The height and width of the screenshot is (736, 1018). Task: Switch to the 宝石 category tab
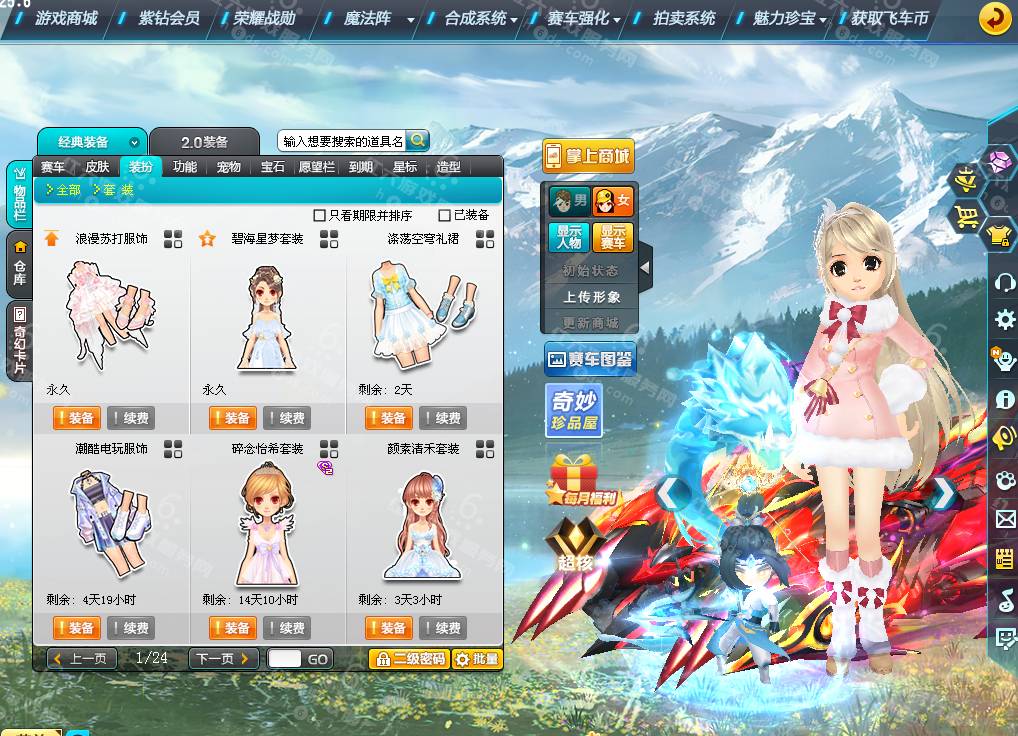tap(273, 167)
